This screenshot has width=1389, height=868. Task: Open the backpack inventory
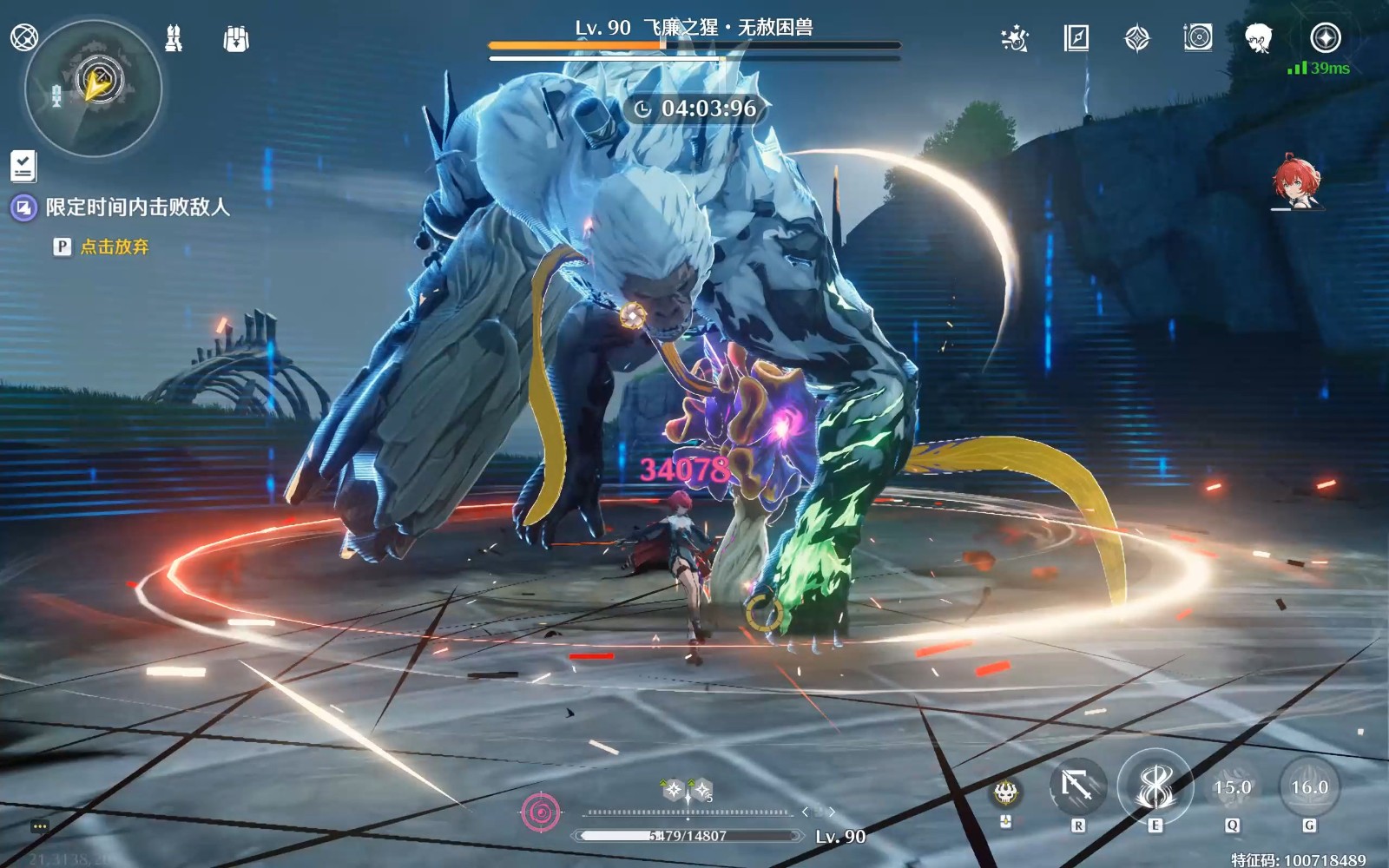(x=235, y=38)
